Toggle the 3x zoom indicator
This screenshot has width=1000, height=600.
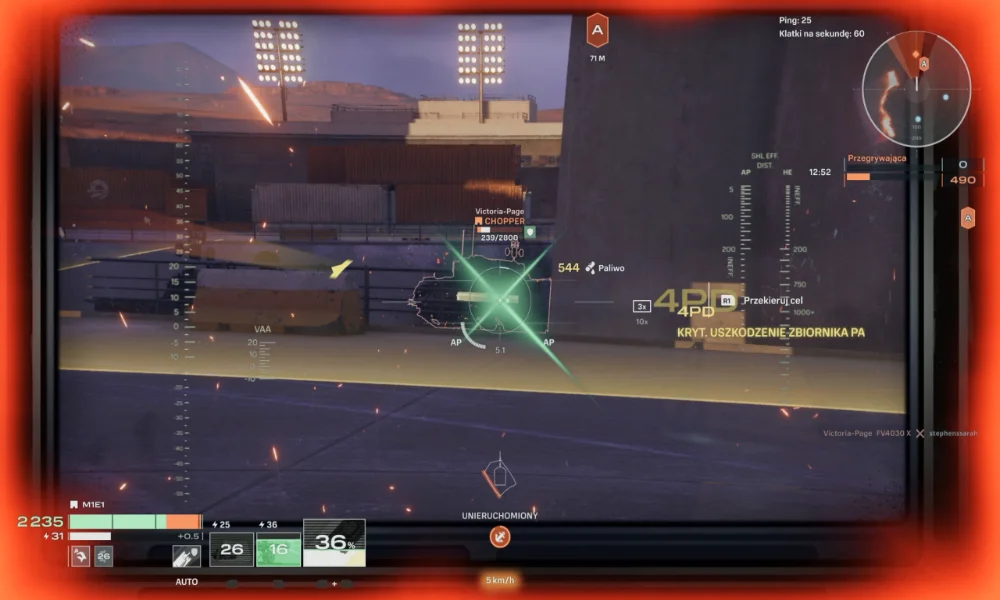(x=642, y=306)
